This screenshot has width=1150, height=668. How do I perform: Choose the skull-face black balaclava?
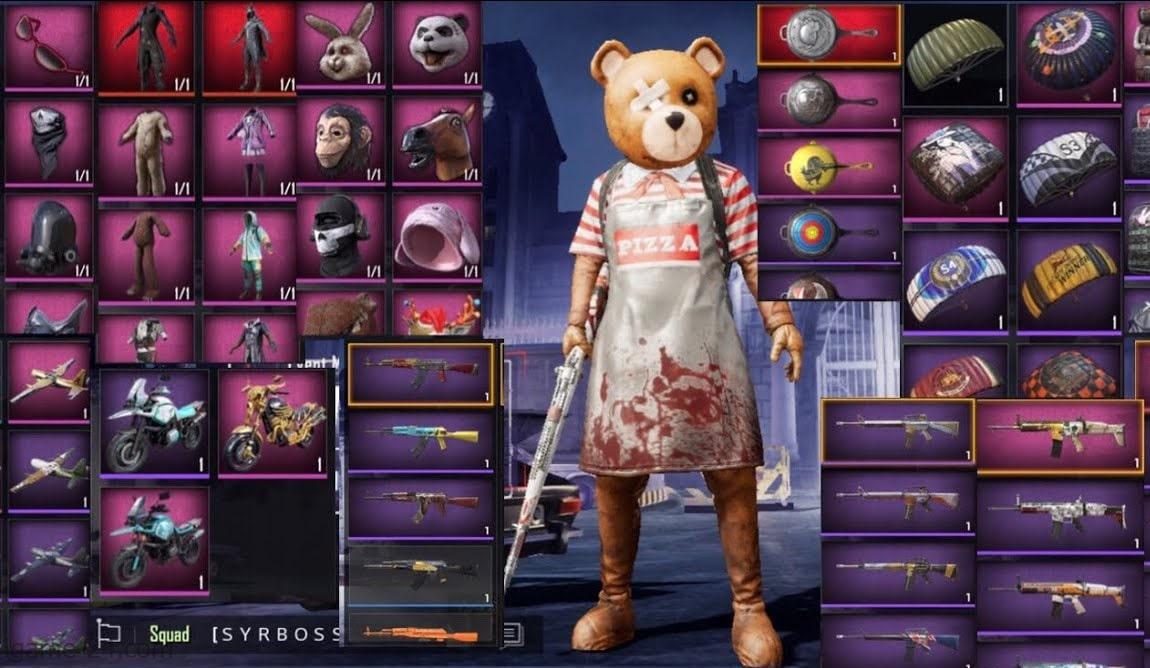340,236
